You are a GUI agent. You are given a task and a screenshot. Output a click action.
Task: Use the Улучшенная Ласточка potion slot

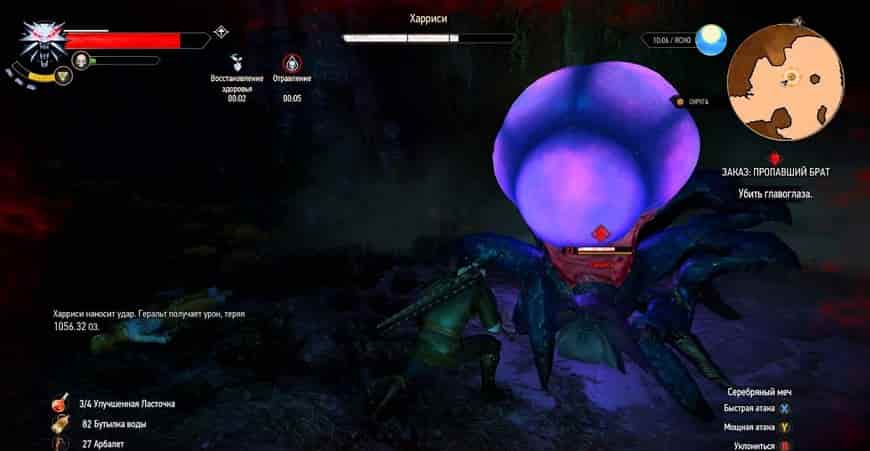61,404
